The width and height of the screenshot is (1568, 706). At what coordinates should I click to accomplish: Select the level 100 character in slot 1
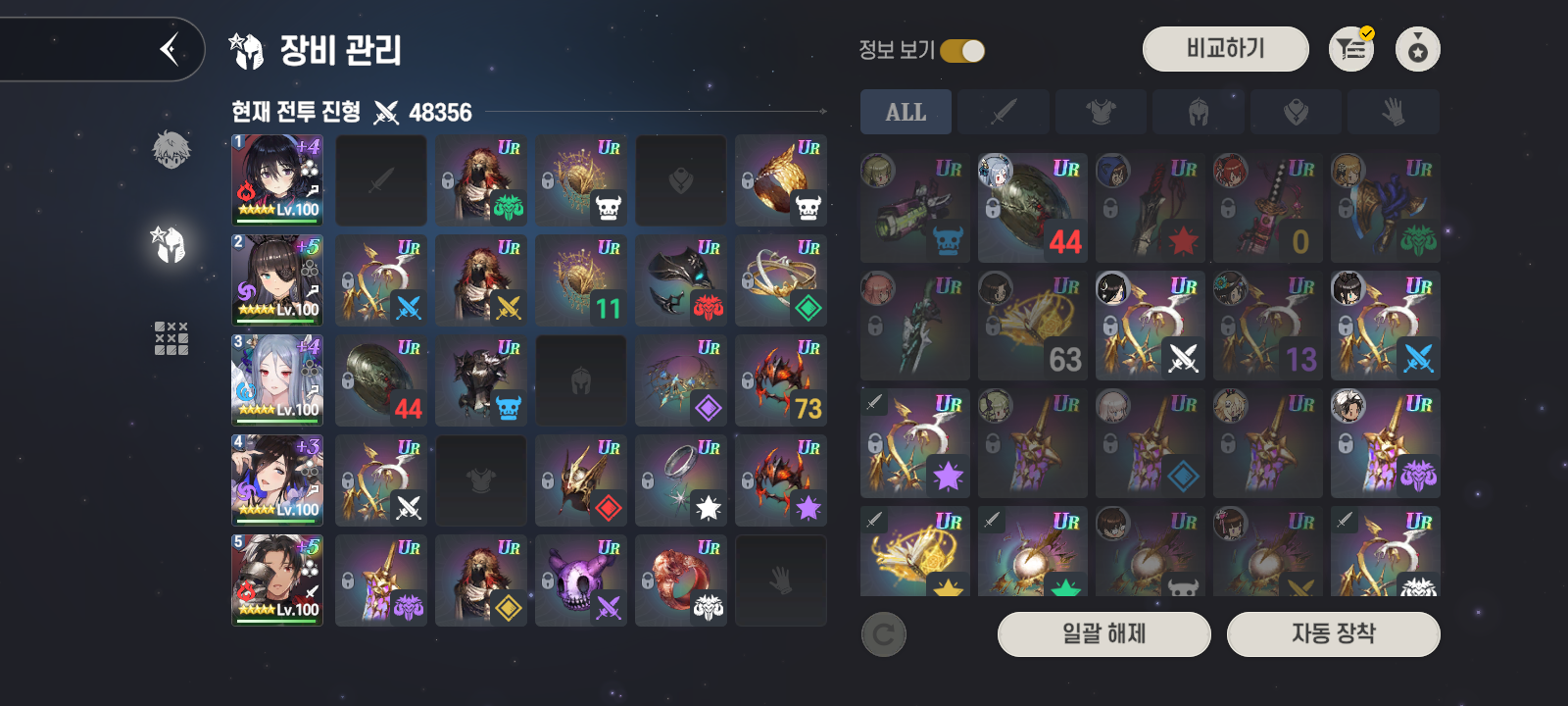[x=277, y=180]
